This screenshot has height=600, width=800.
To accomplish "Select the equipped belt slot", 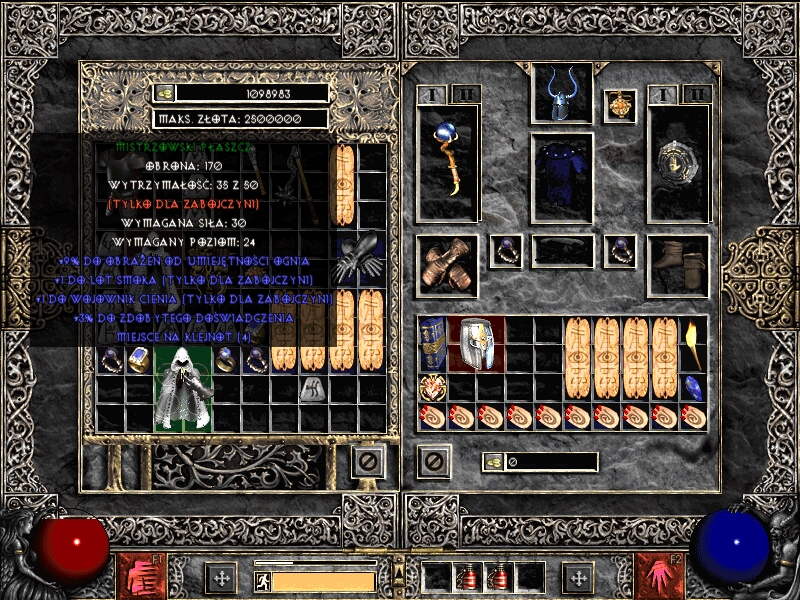I will (562, 250).
